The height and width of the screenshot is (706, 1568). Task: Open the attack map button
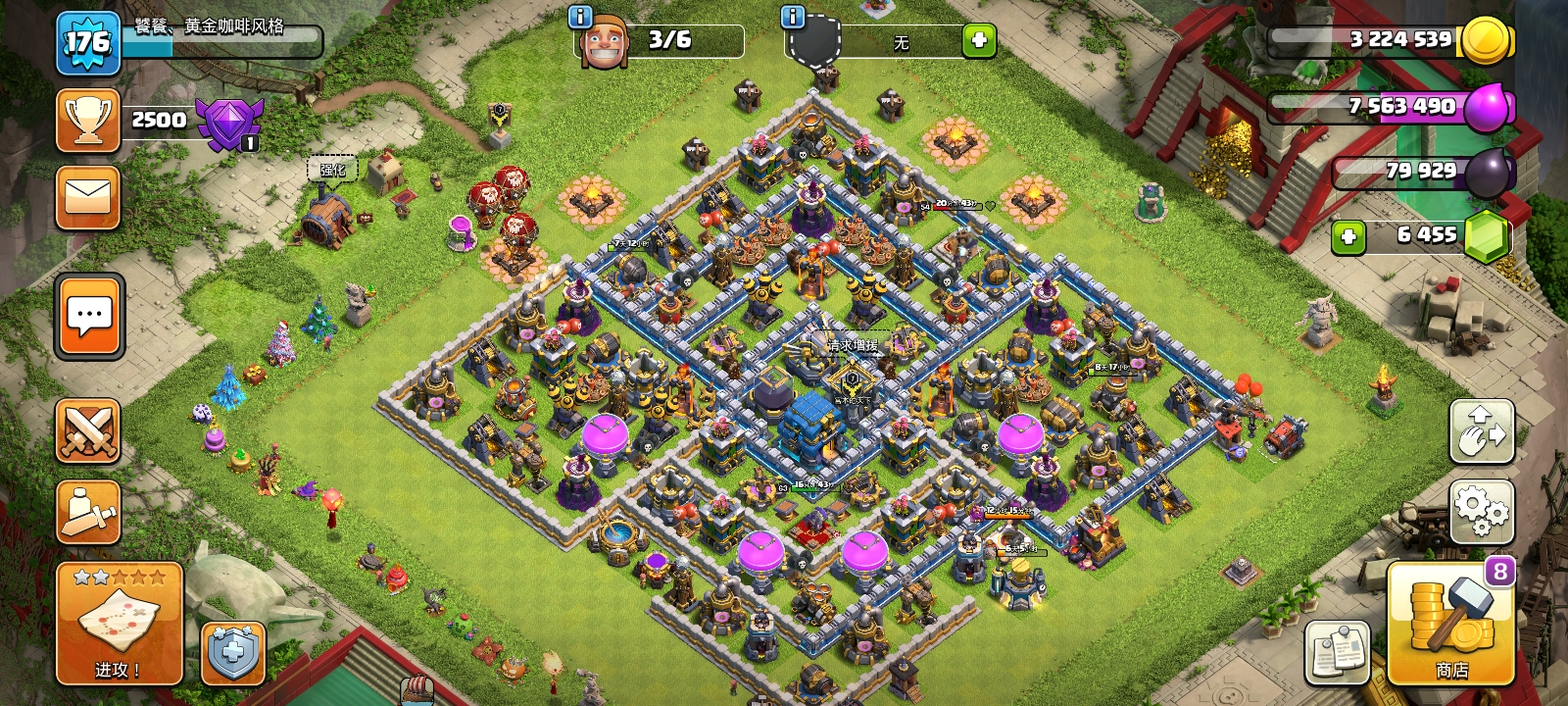pos(119,624)
